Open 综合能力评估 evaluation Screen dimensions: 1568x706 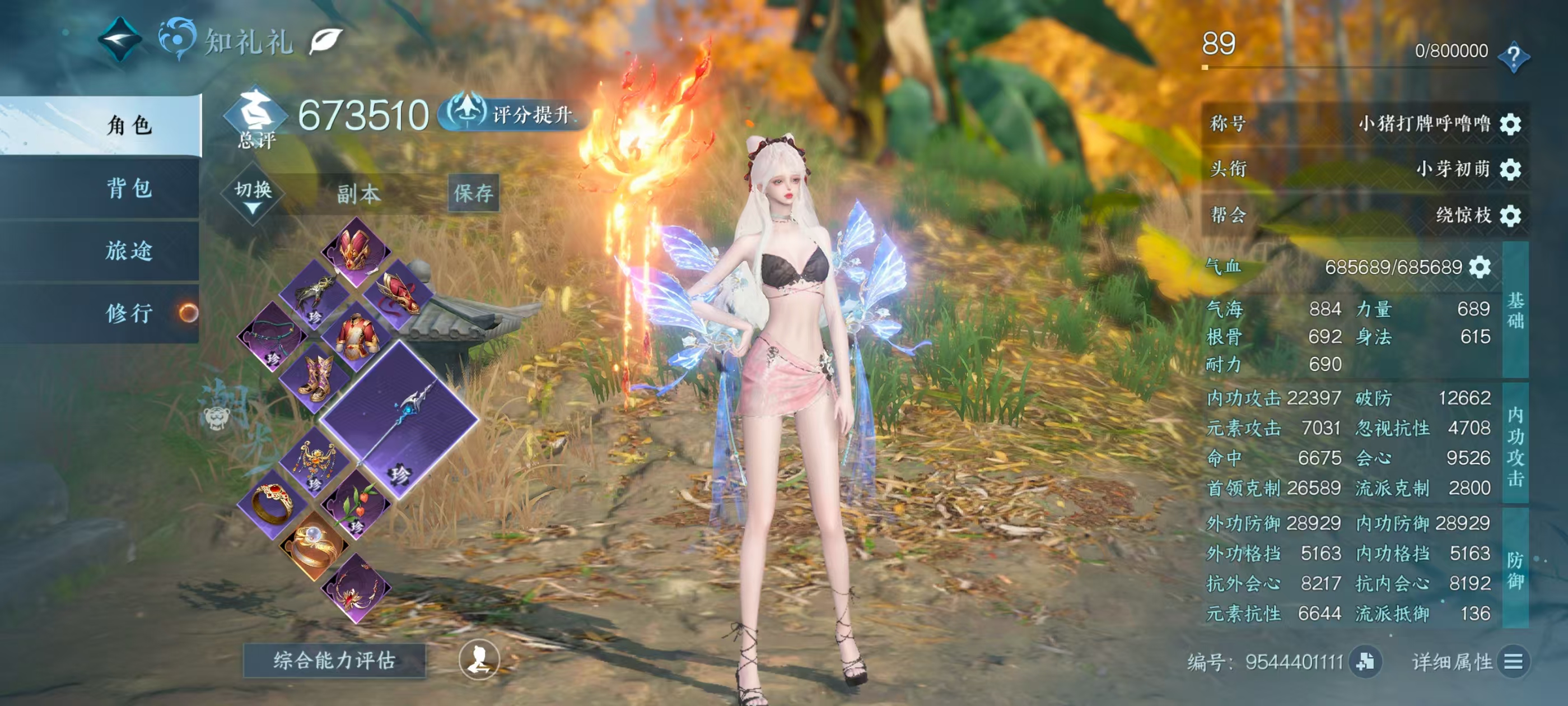(334, 660)
